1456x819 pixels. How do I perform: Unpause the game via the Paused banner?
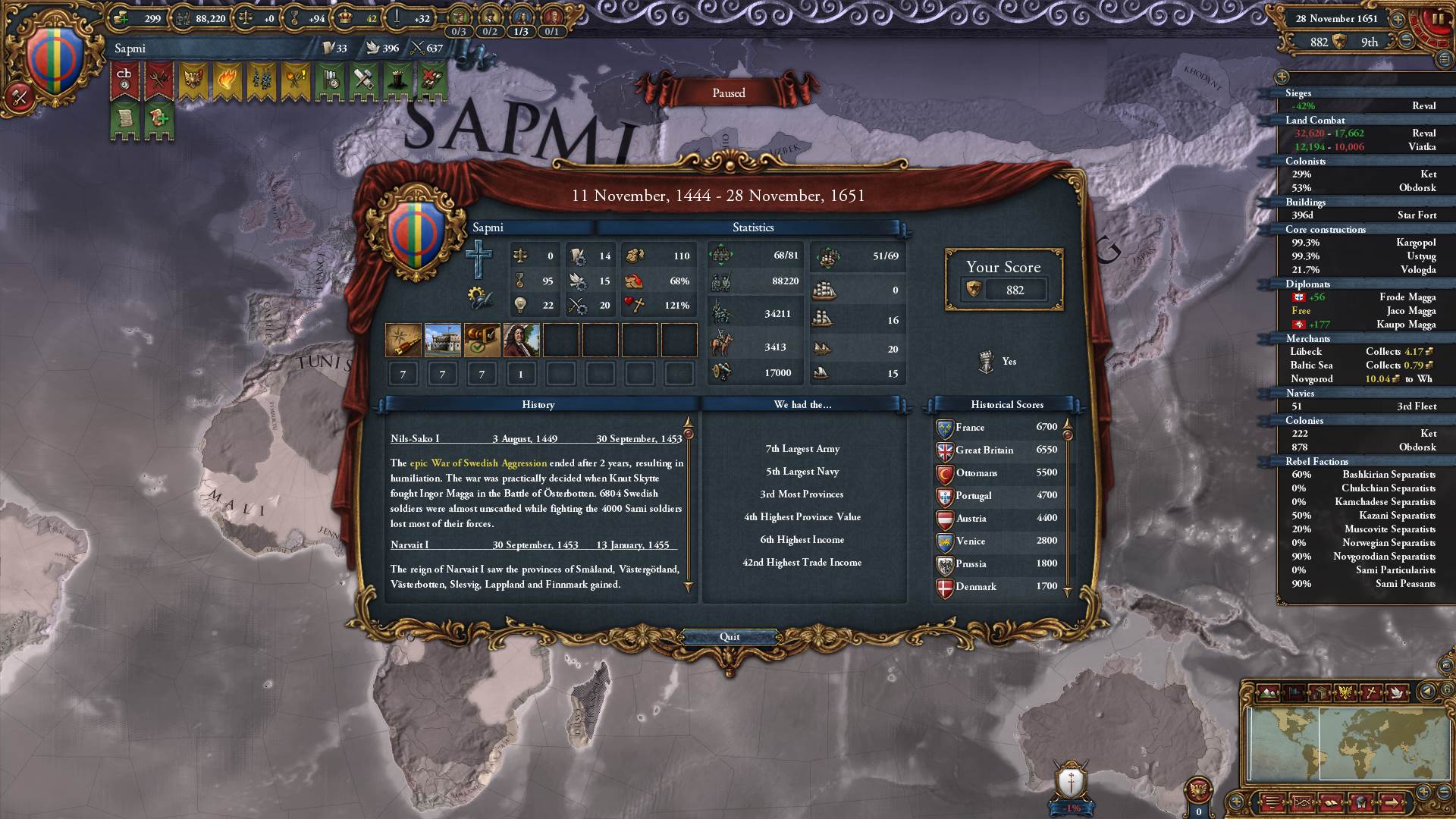coord(730,93)
